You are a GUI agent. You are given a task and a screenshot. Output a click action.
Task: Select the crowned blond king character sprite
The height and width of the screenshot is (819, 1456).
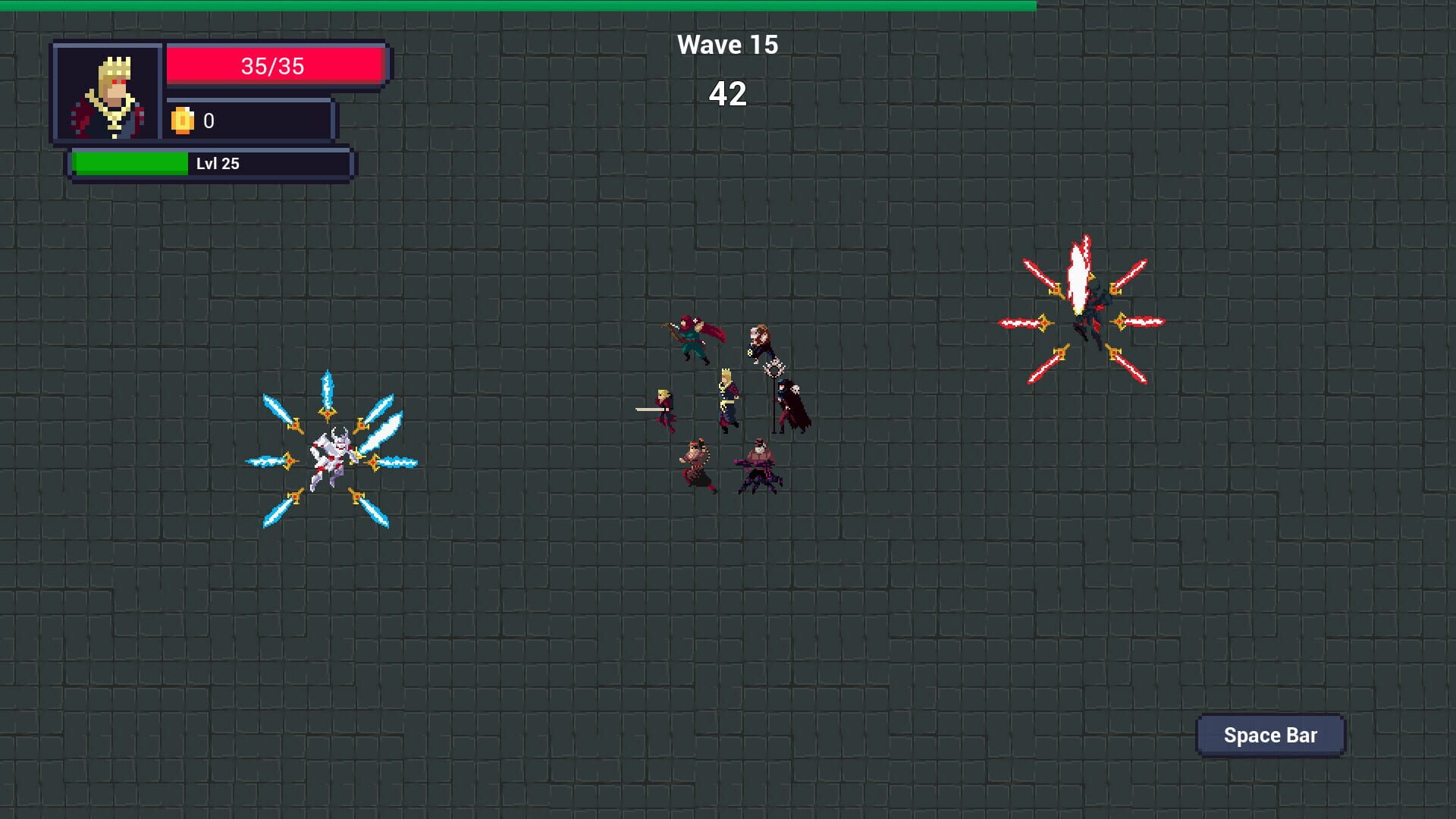727,398
